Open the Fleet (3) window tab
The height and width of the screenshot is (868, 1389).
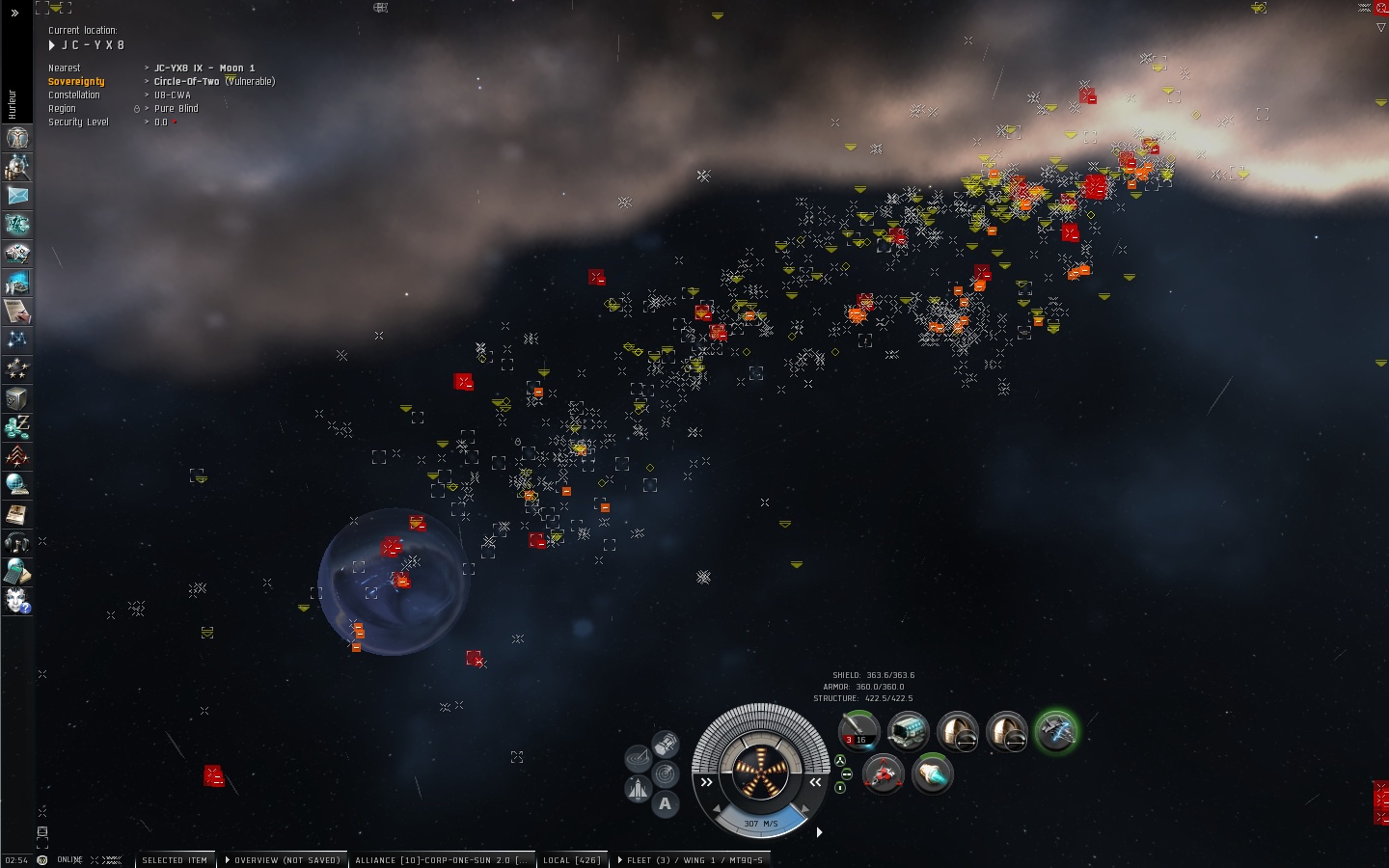point(690,860)
